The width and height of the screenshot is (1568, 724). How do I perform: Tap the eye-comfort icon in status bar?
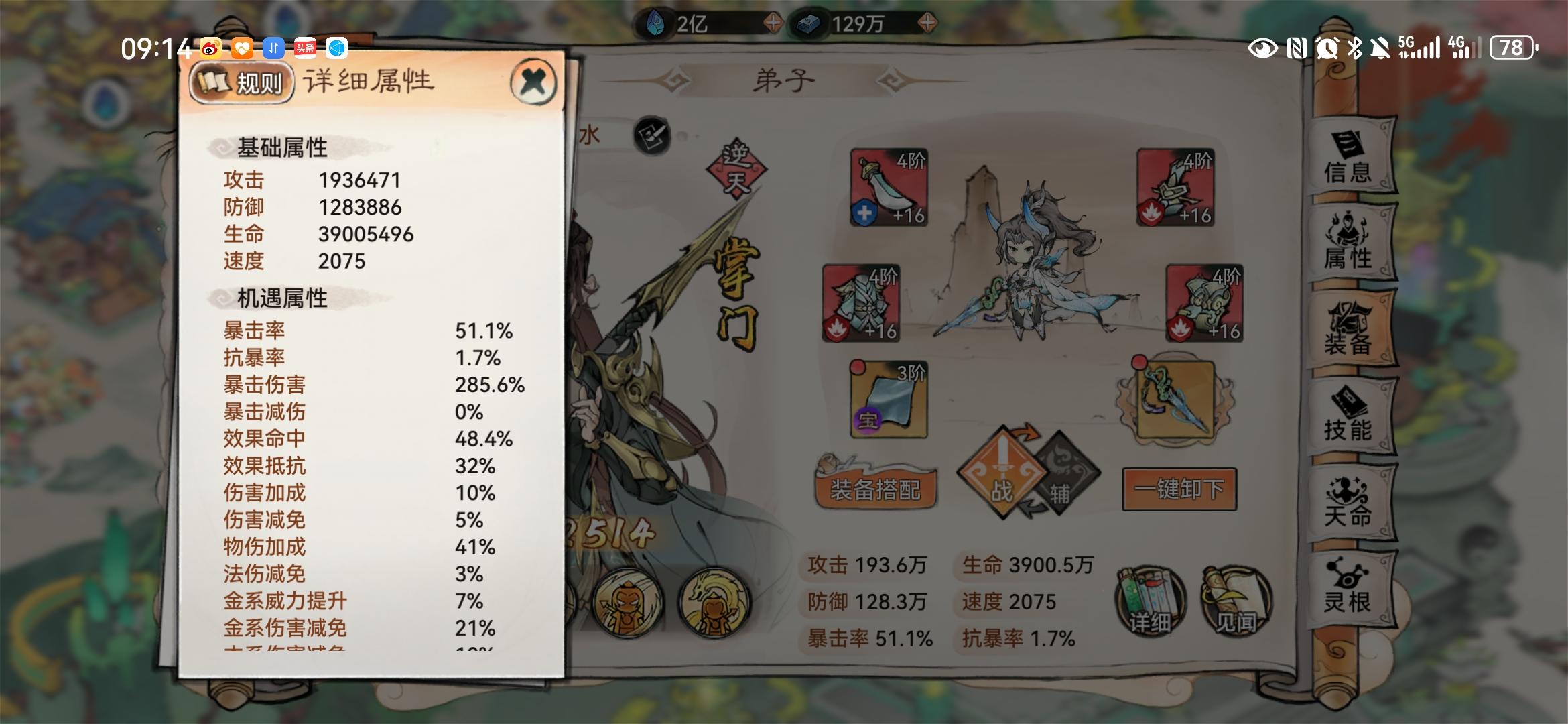(x=1264, y=50)
